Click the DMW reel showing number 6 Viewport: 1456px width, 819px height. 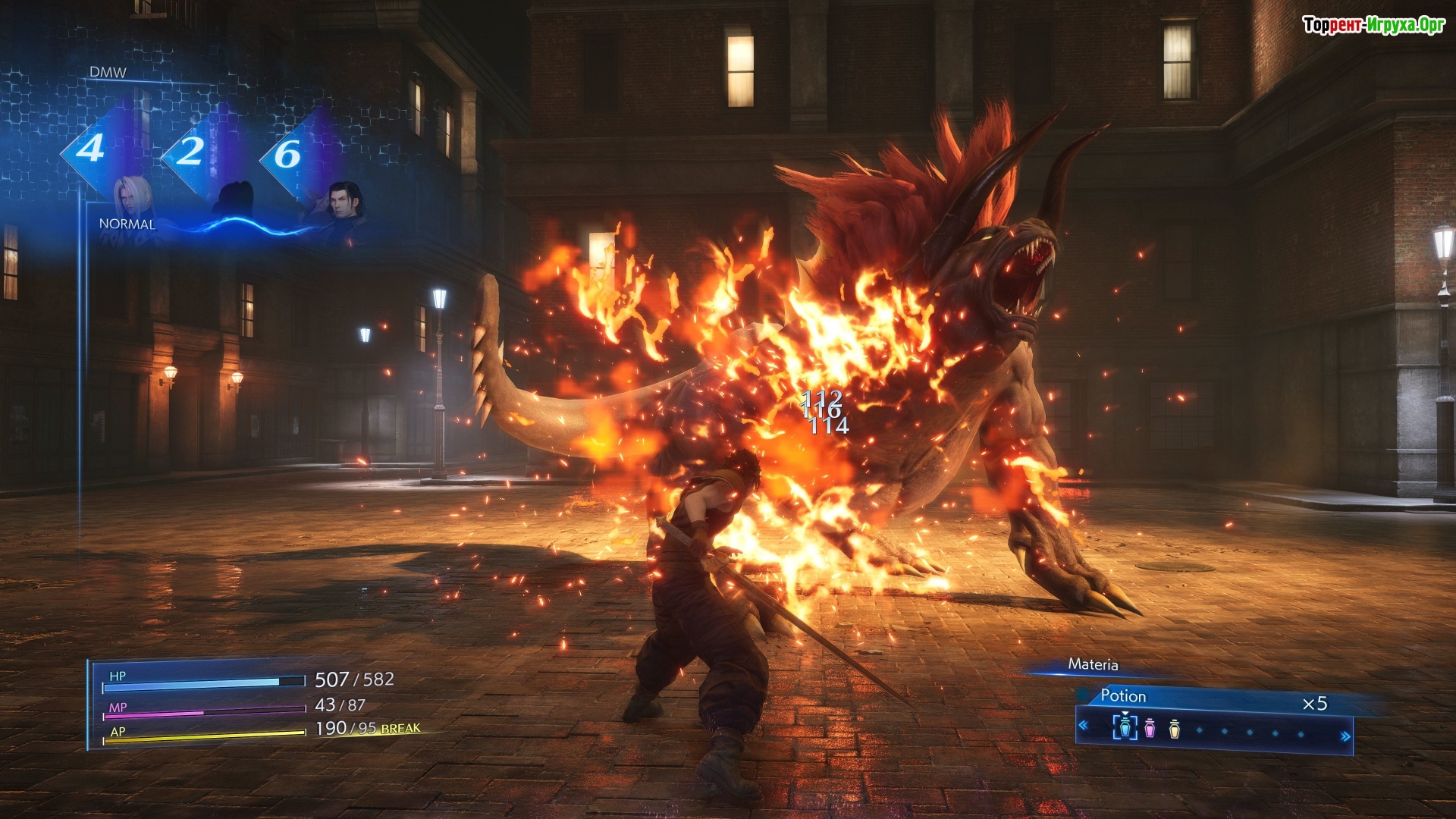tap(287, 155)
